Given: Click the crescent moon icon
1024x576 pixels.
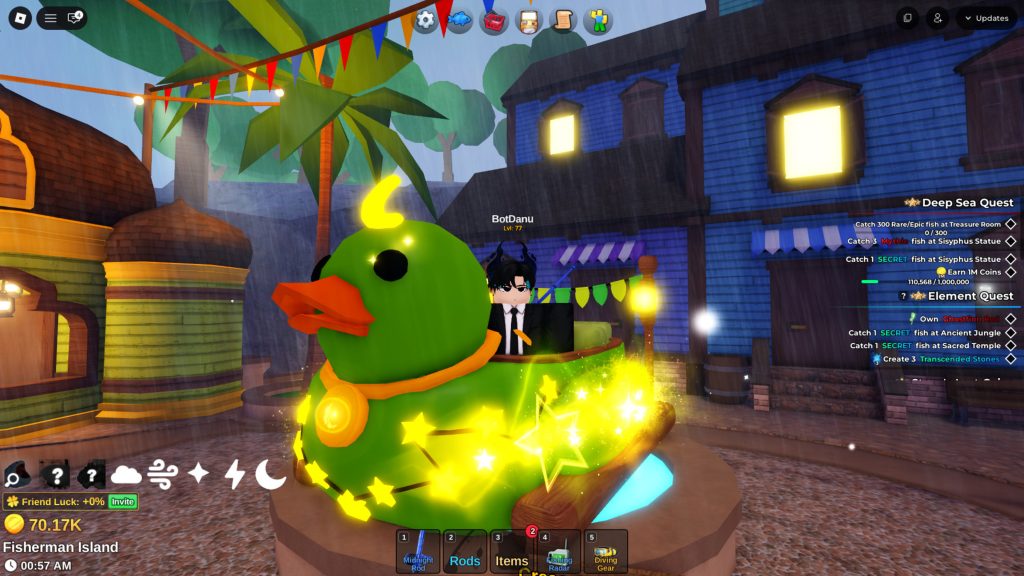Looking at the screenshot, I should tap(270, 474).
